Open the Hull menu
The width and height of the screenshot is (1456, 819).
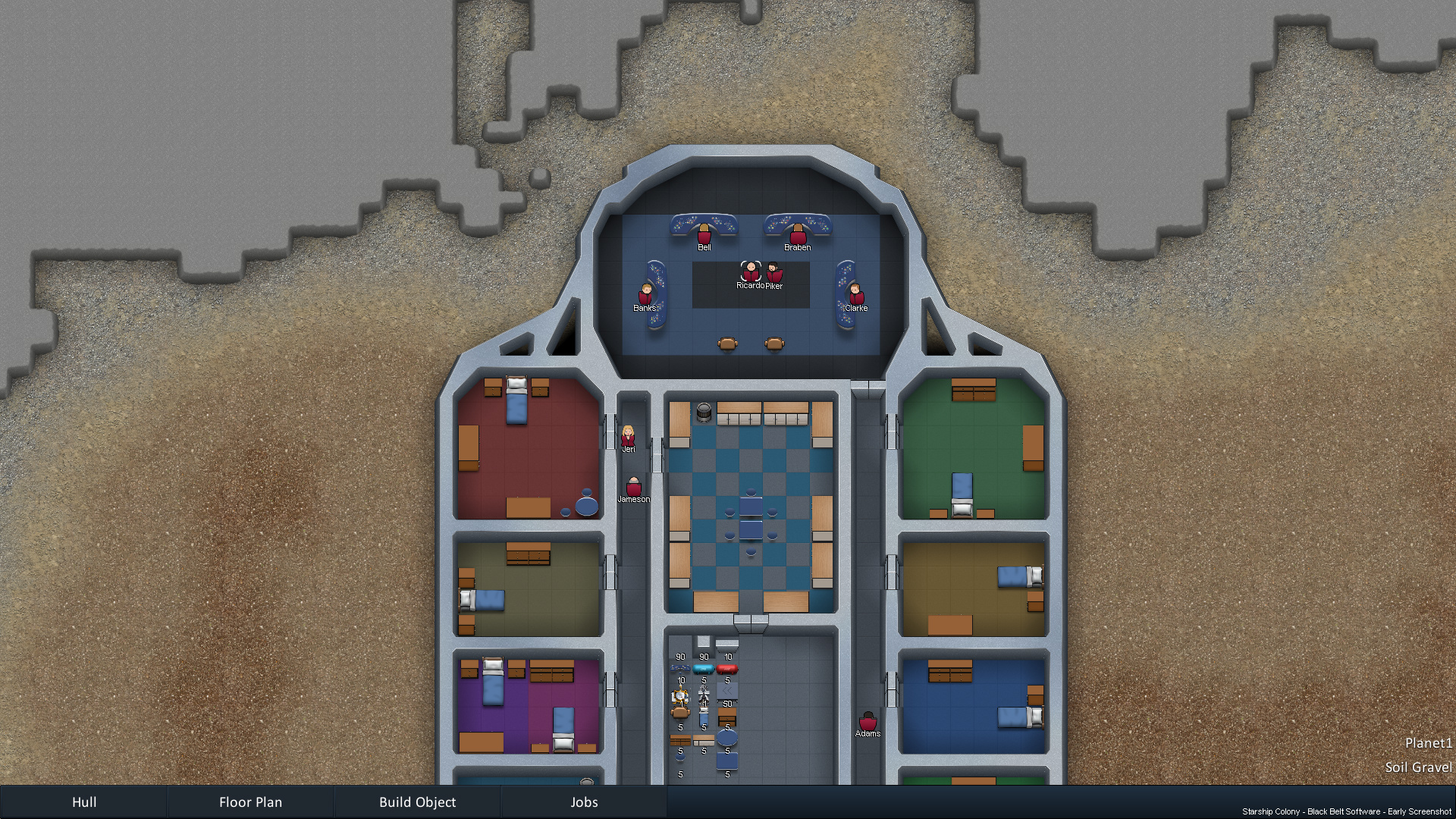[84, 802]
